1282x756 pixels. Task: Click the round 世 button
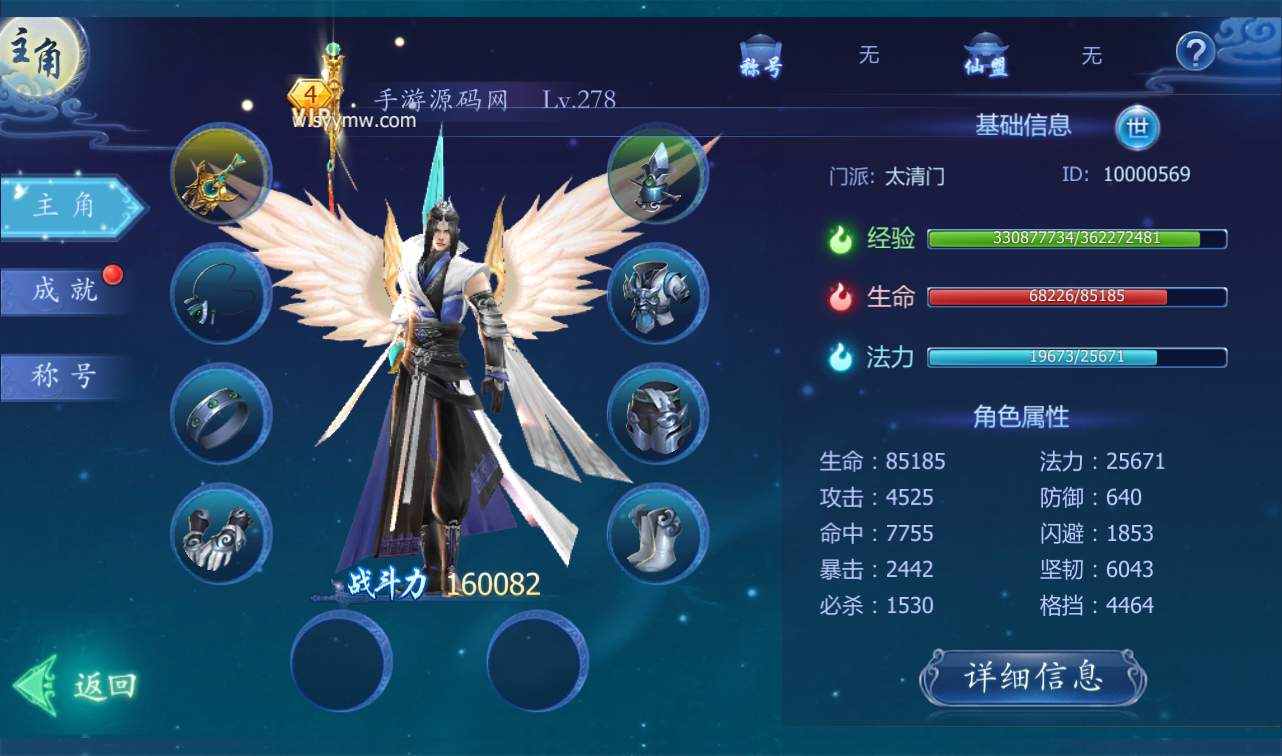coord(1137,127)
